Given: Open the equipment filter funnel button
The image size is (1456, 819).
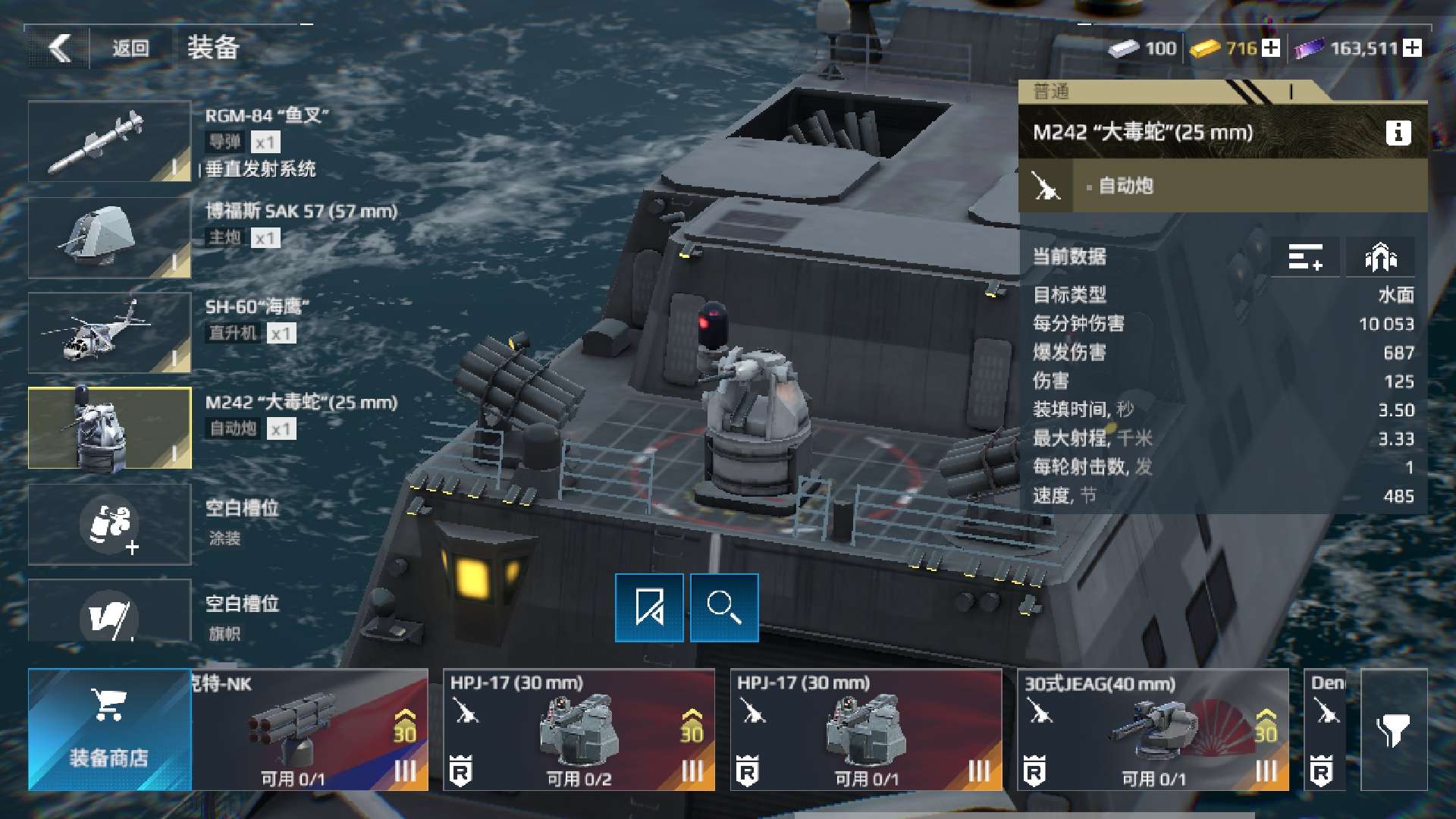Looking at the screenshot, I should coord(1394,730).
